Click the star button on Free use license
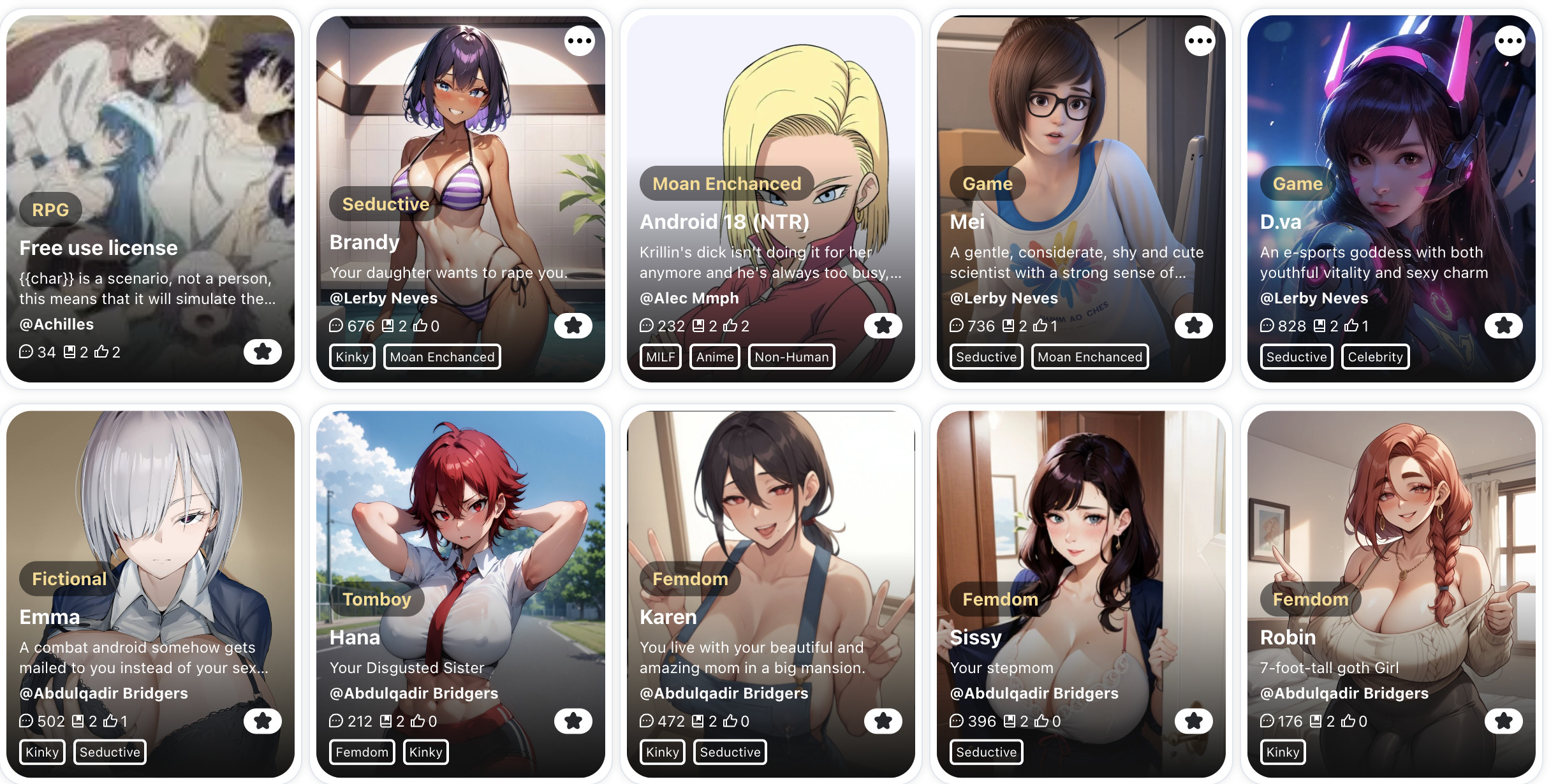This screenshot has height=784, width=1551. coord(262,352)
